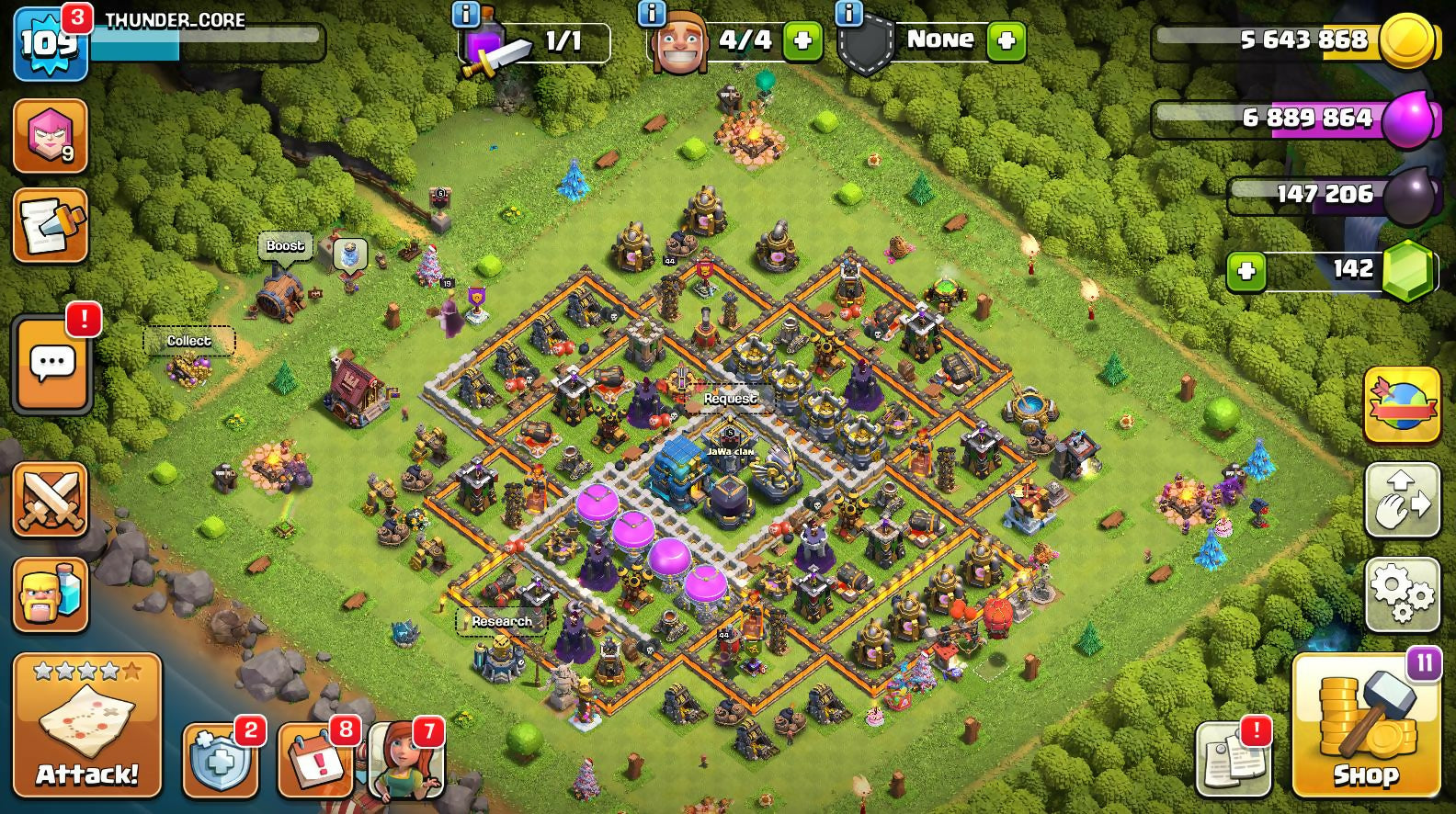The image size is (1456, 814).
Task: Open the crossed swords war menu
Action: (51, 500)
